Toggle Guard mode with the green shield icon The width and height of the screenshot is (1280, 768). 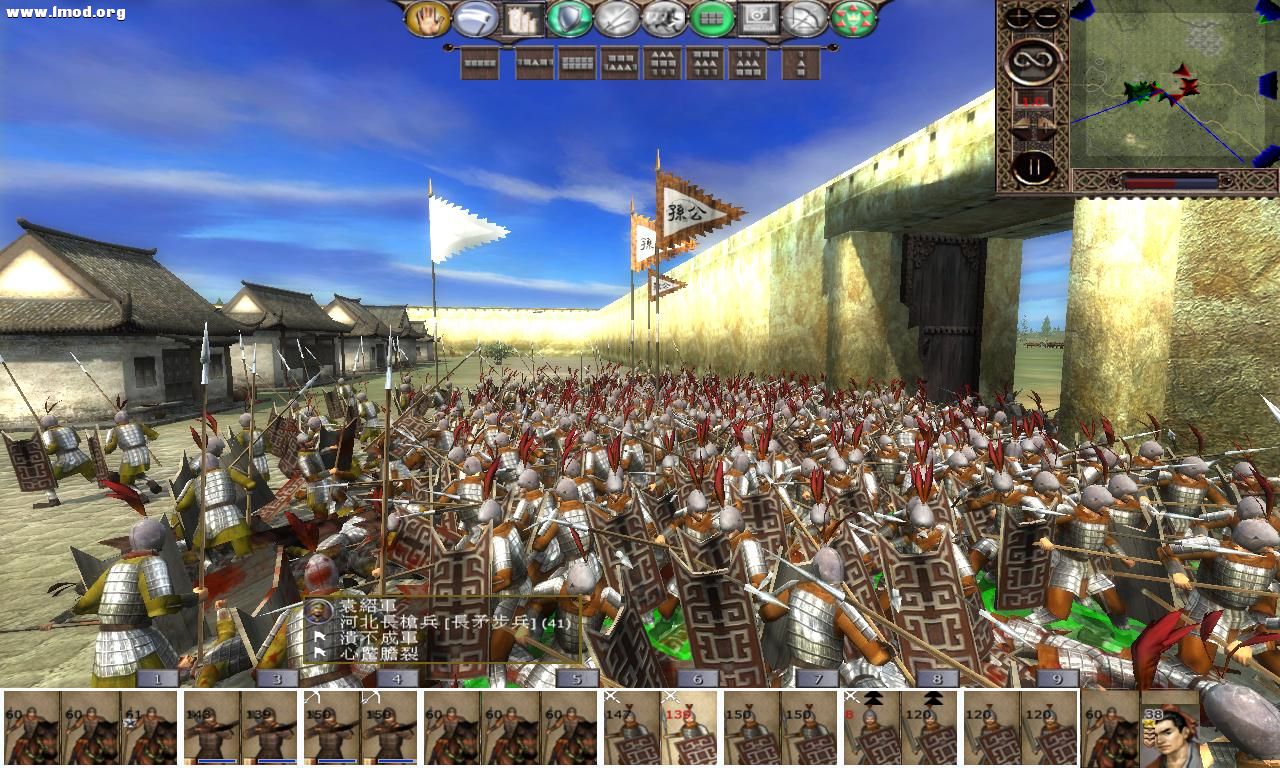pos(568,17)
